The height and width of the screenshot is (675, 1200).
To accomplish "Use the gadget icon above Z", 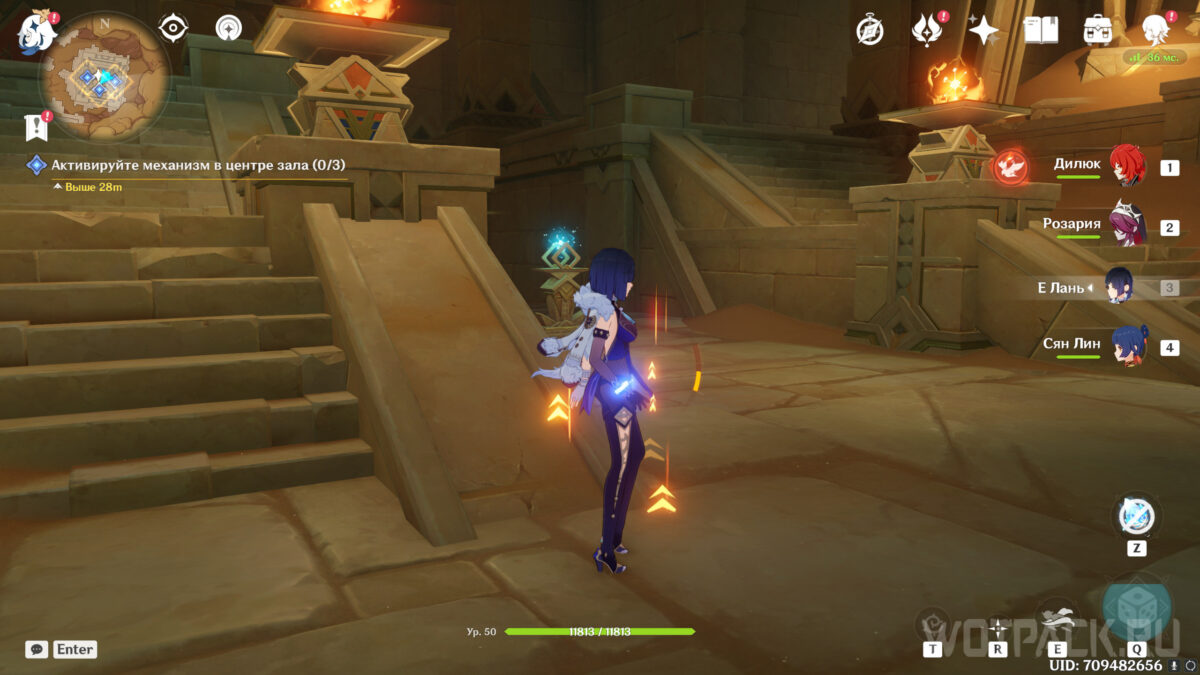I will 1136,516.
